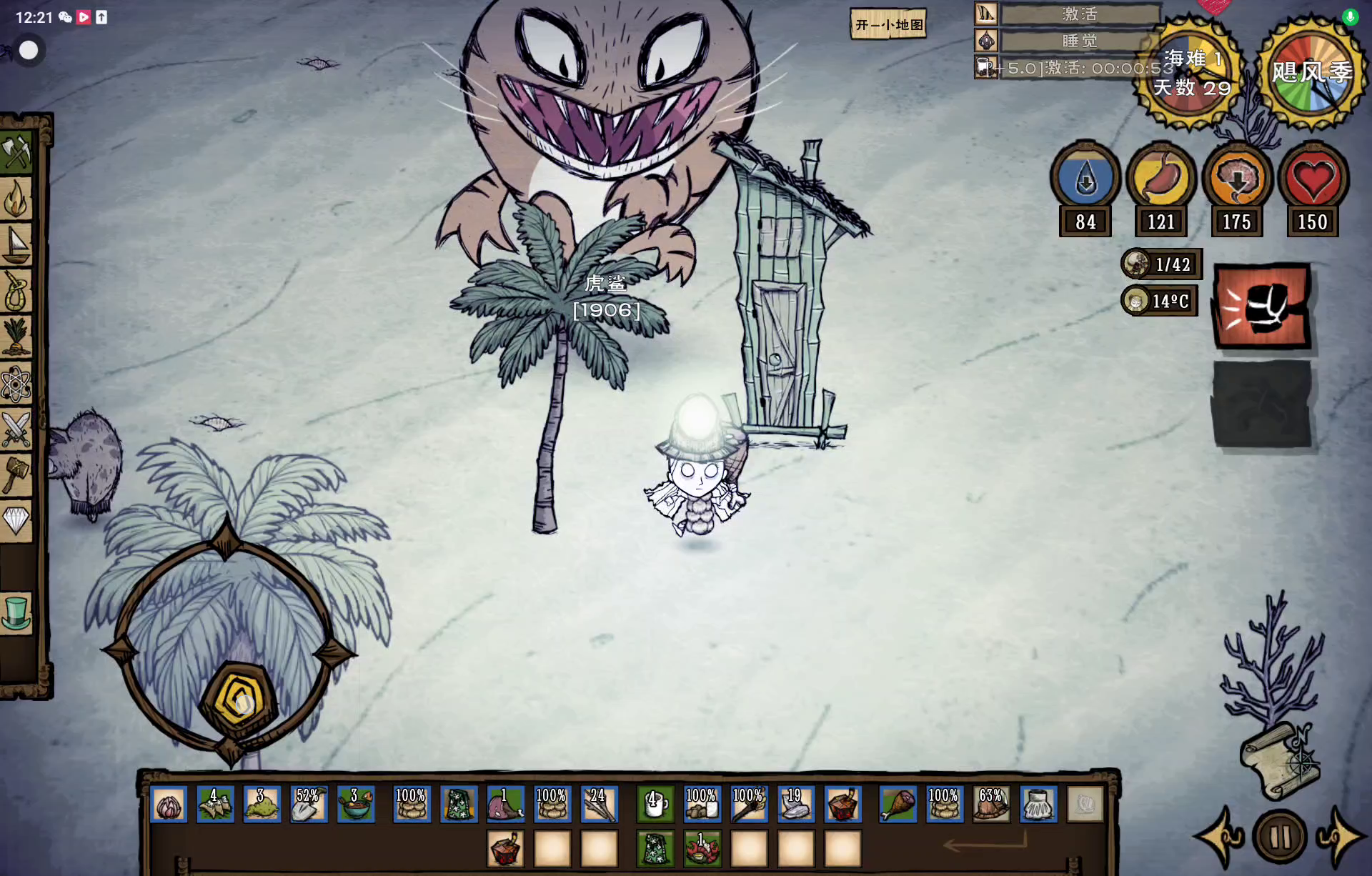Open the Science atom tab
1372x876 pixels.
16,384
